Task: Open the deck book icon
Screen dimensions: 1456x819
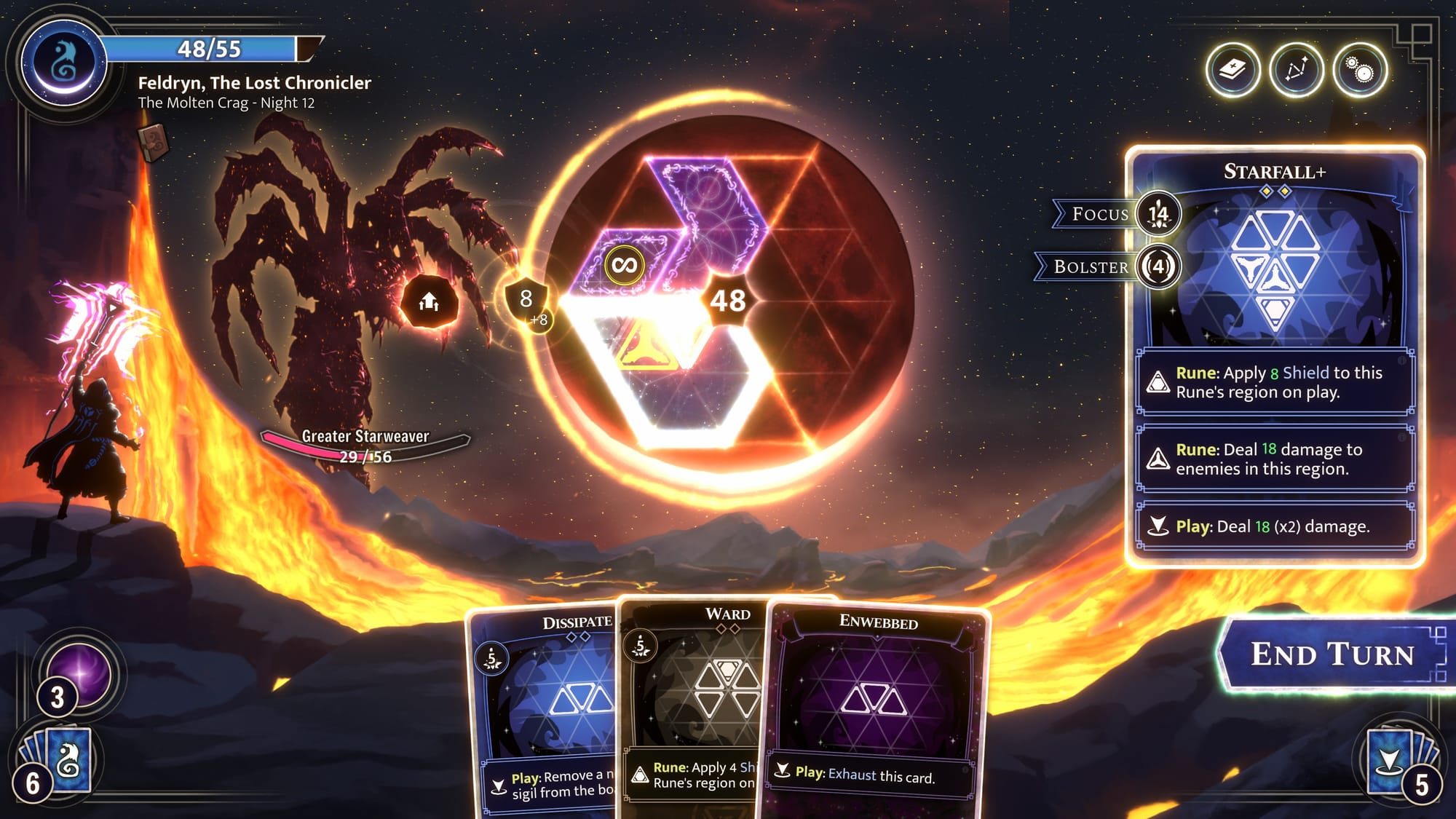Action: pyautogui.click(x=1233, y=71)
